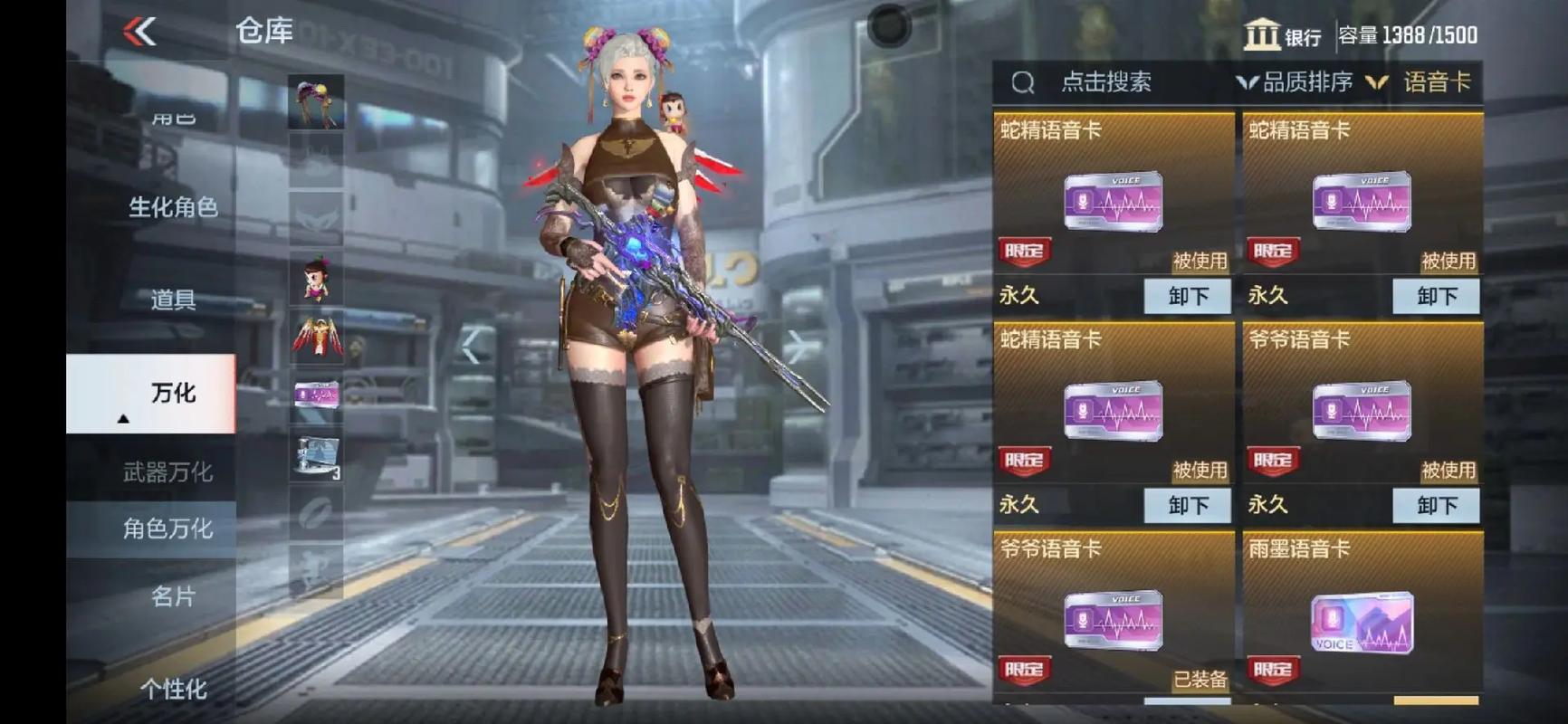Open the 语音卡 category dropdown

coord(1435,82)
